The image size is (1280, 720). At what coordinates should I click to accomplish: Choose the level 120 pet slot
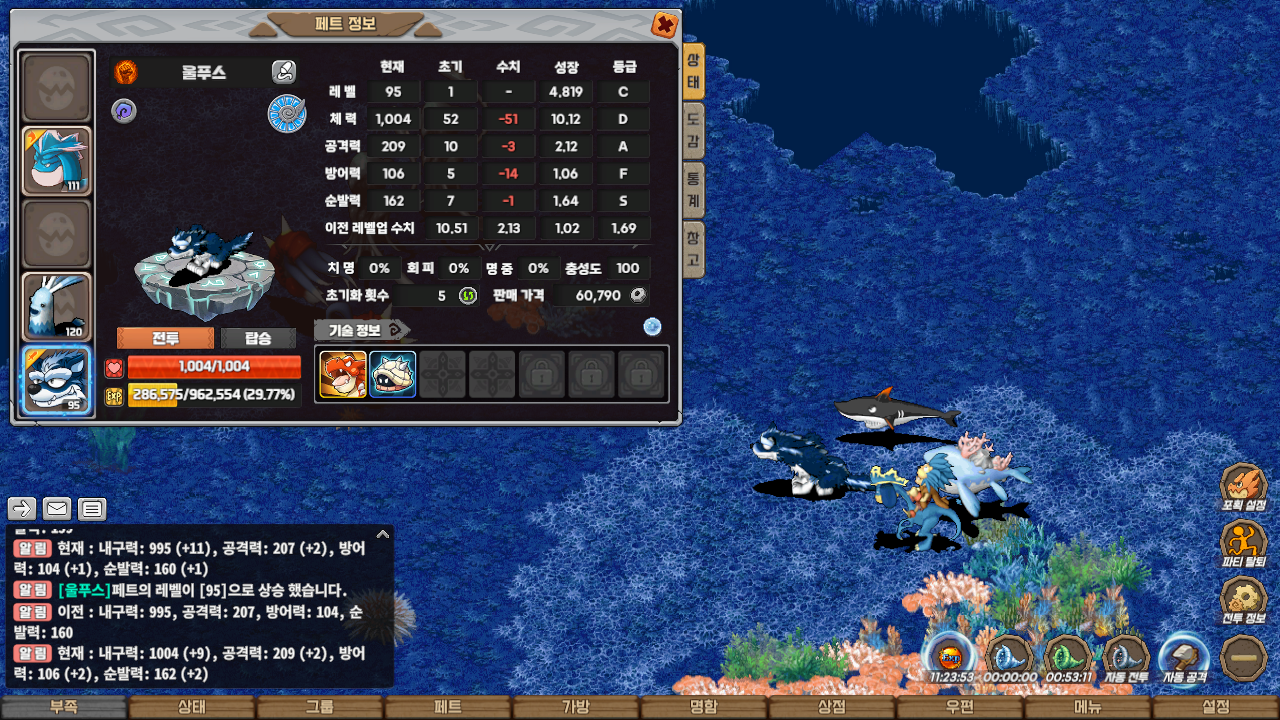click(x=56, y=307)
